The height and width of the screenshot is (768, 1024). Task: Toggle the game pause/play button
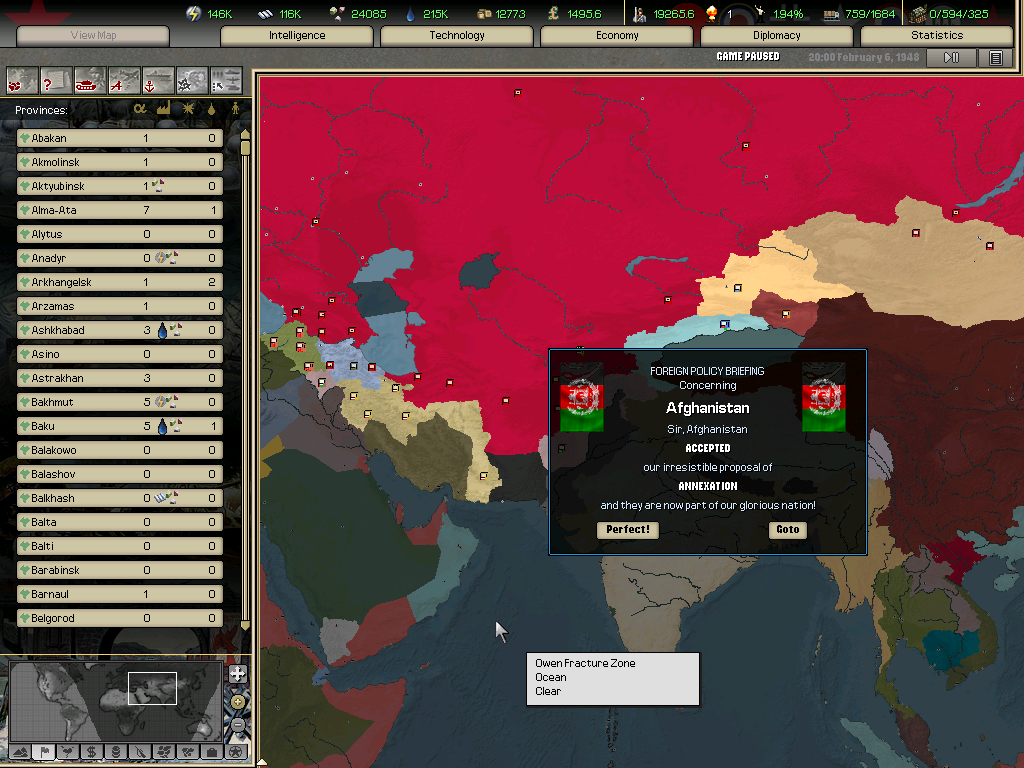951,58
